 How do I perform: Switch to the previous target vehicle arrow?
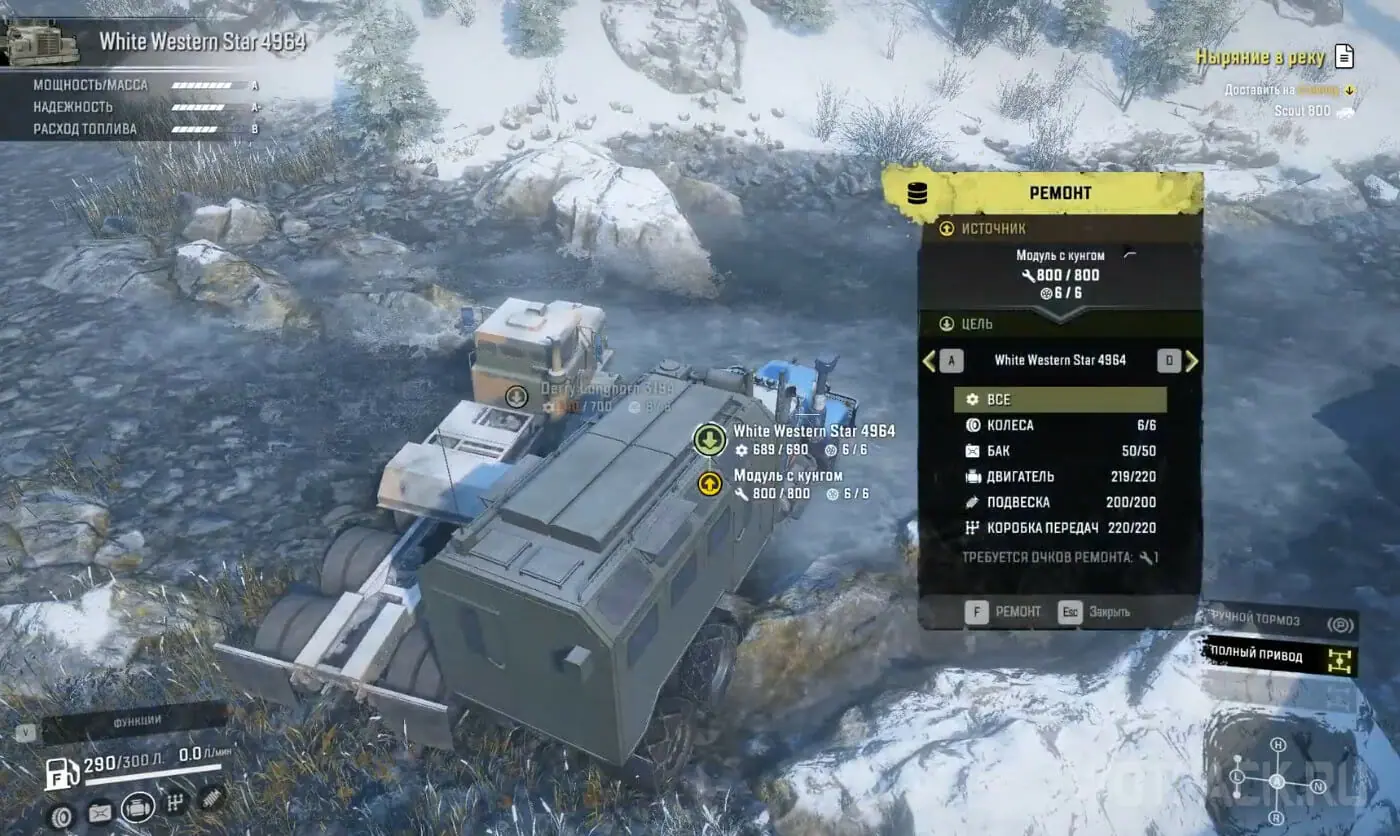point(929,361)
